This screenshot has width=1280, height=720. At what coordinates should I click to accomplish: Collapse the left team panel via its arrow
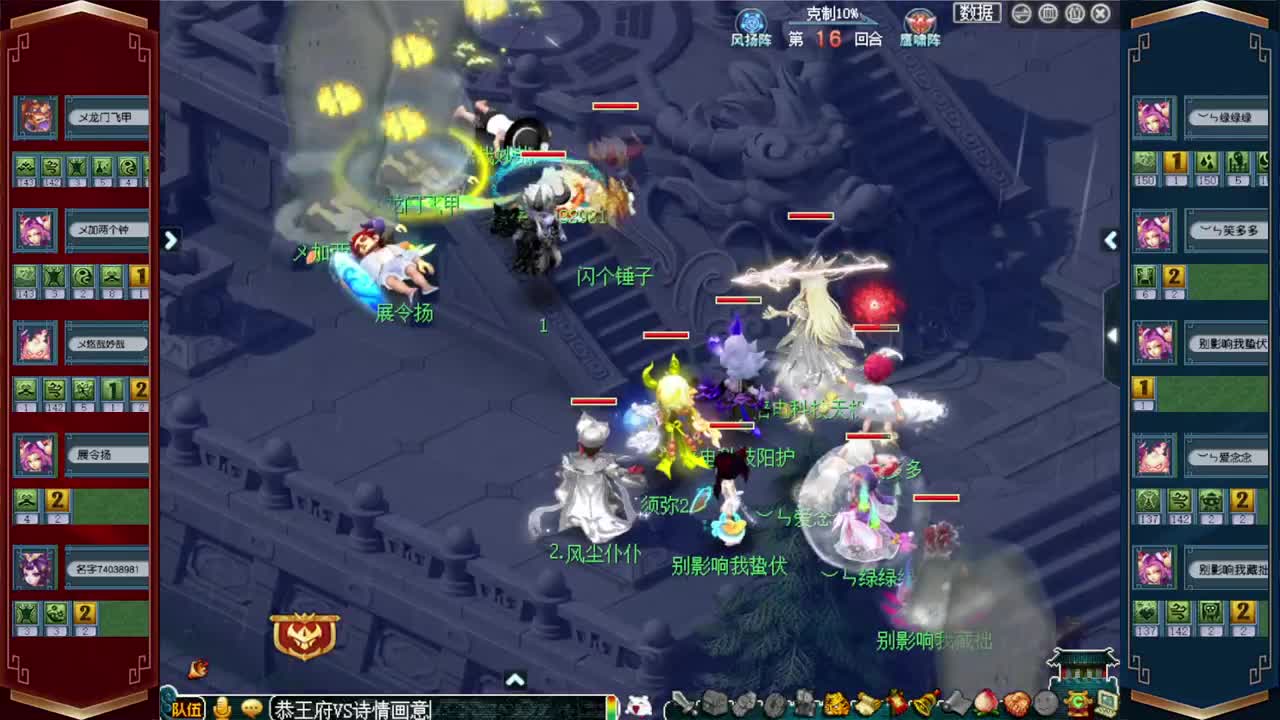tap(171, 241)
